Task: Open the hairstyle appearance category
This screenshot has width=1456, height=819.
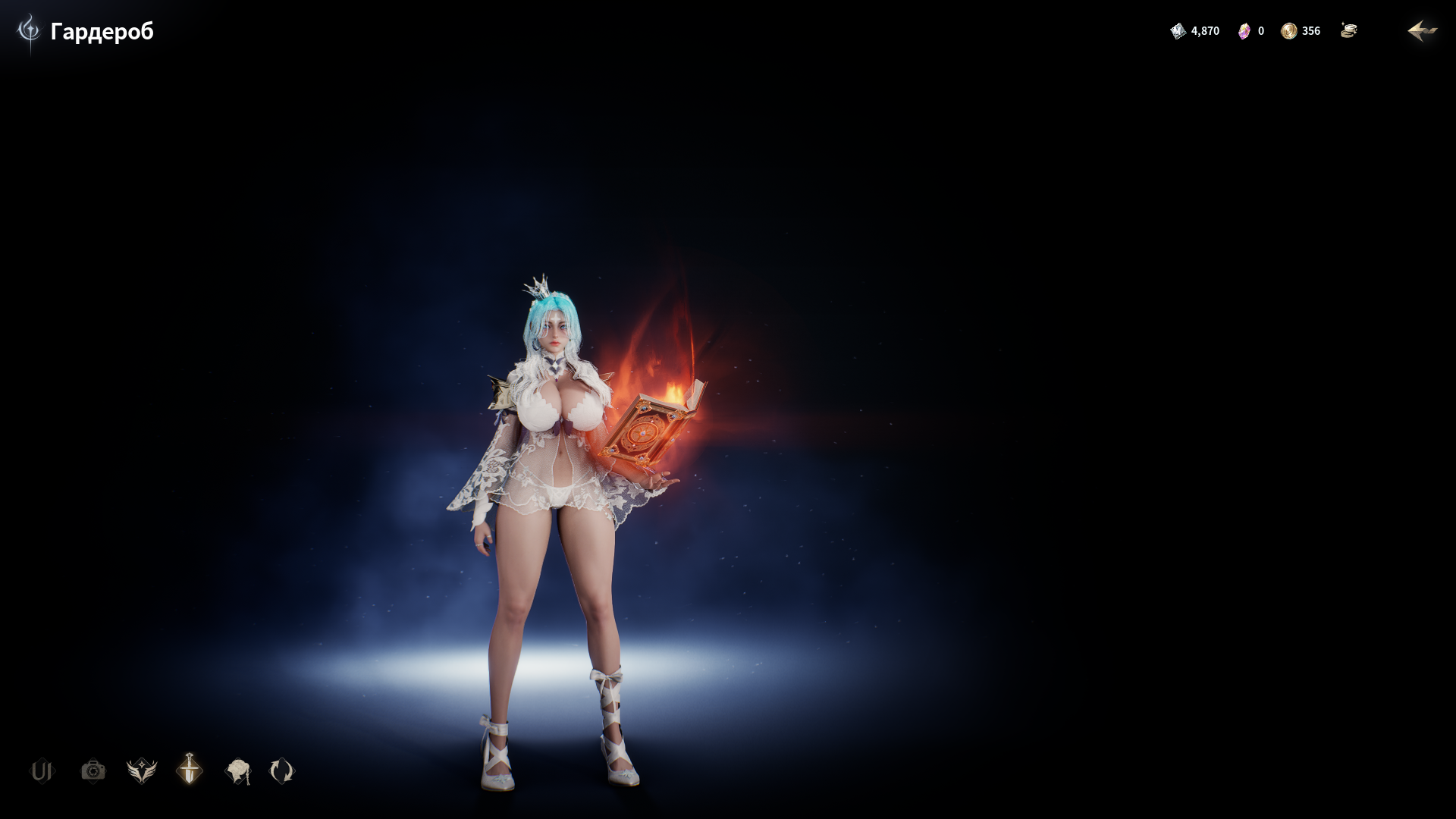Action: [237, 771]
